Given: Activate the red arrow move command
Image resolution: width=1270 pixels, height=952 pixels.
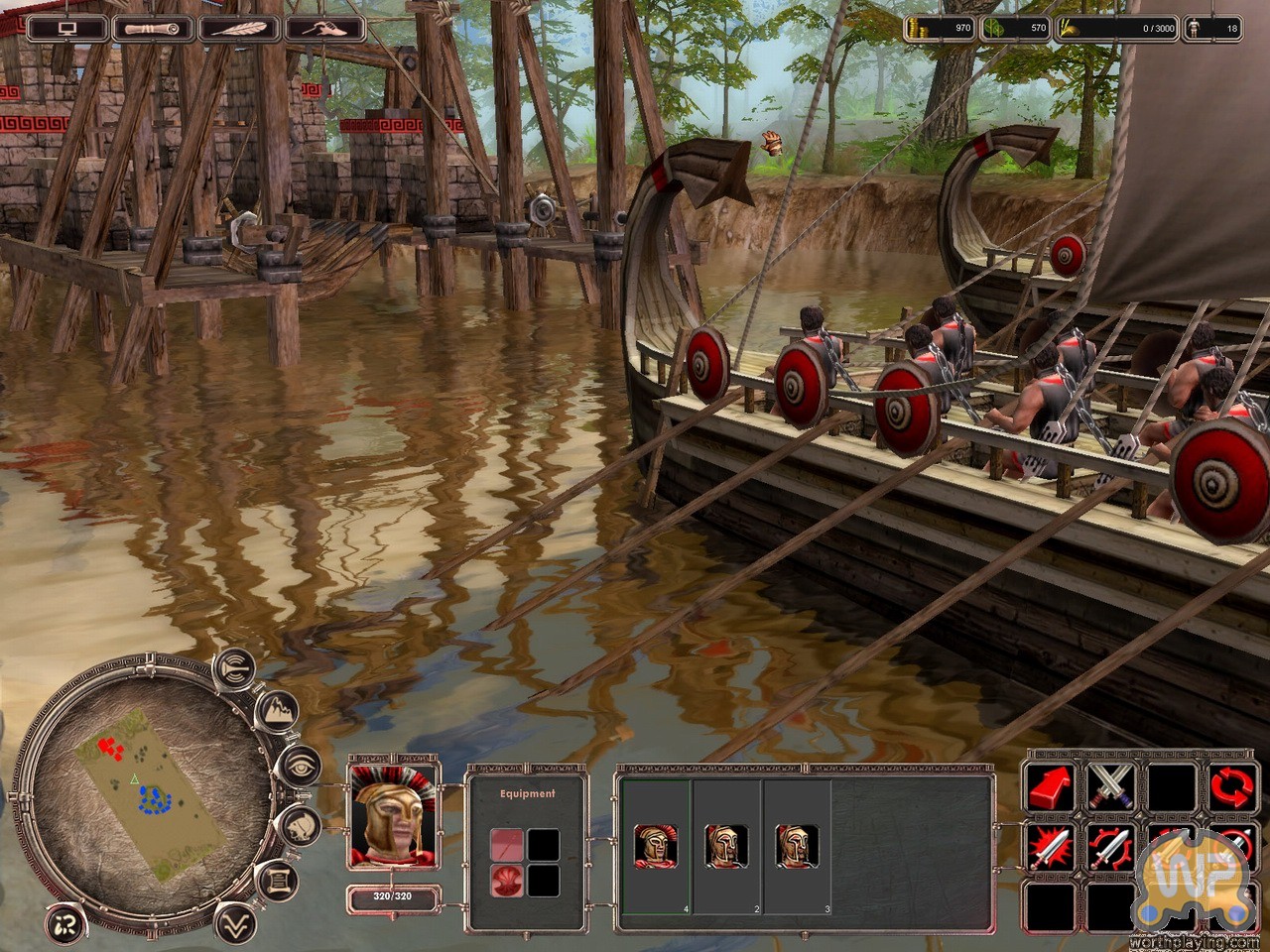Looking at the screenshot, I should [1051, 785].
